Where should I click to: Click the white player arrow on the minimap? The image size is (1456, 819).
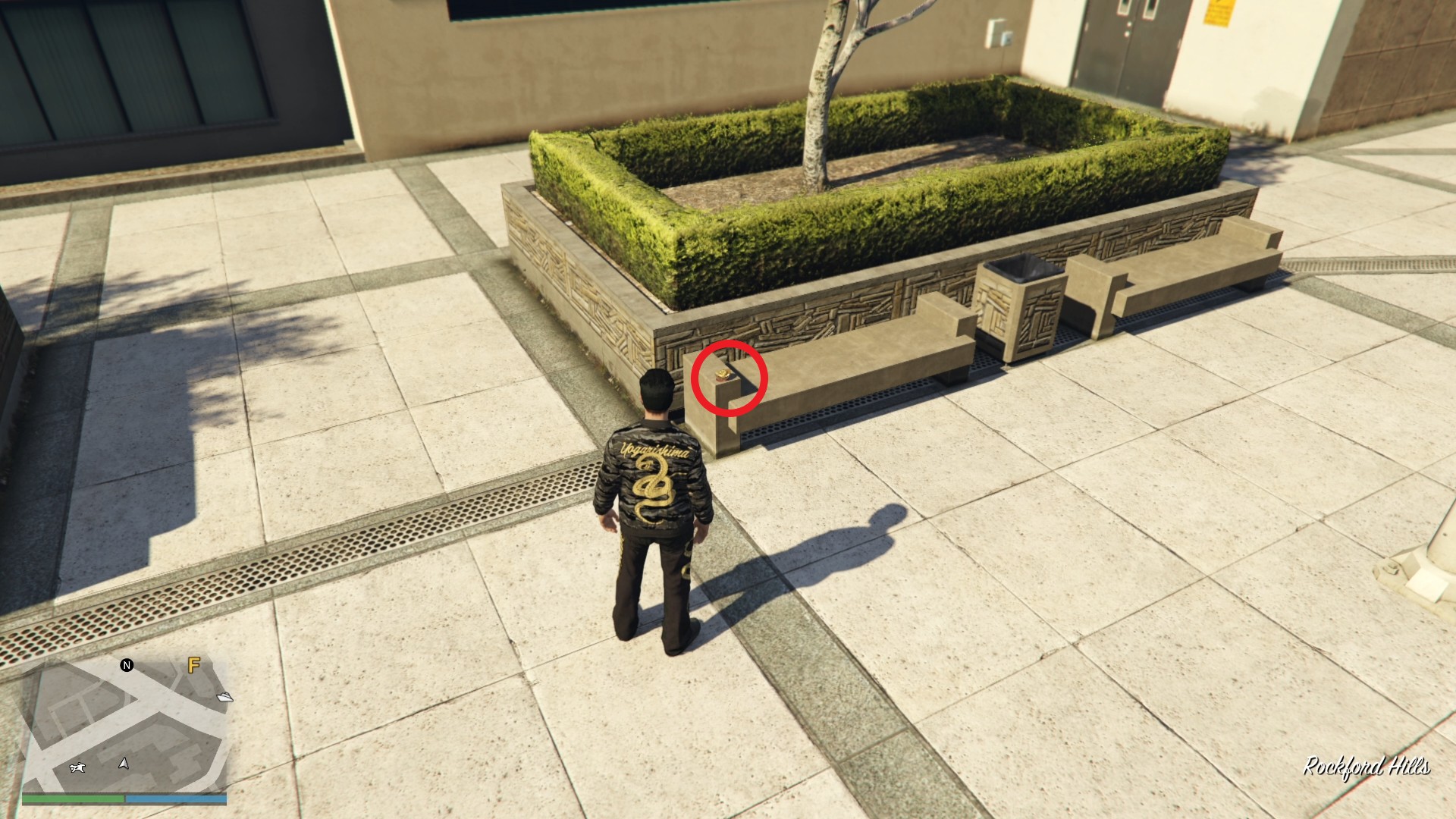[x=123, y=764]
